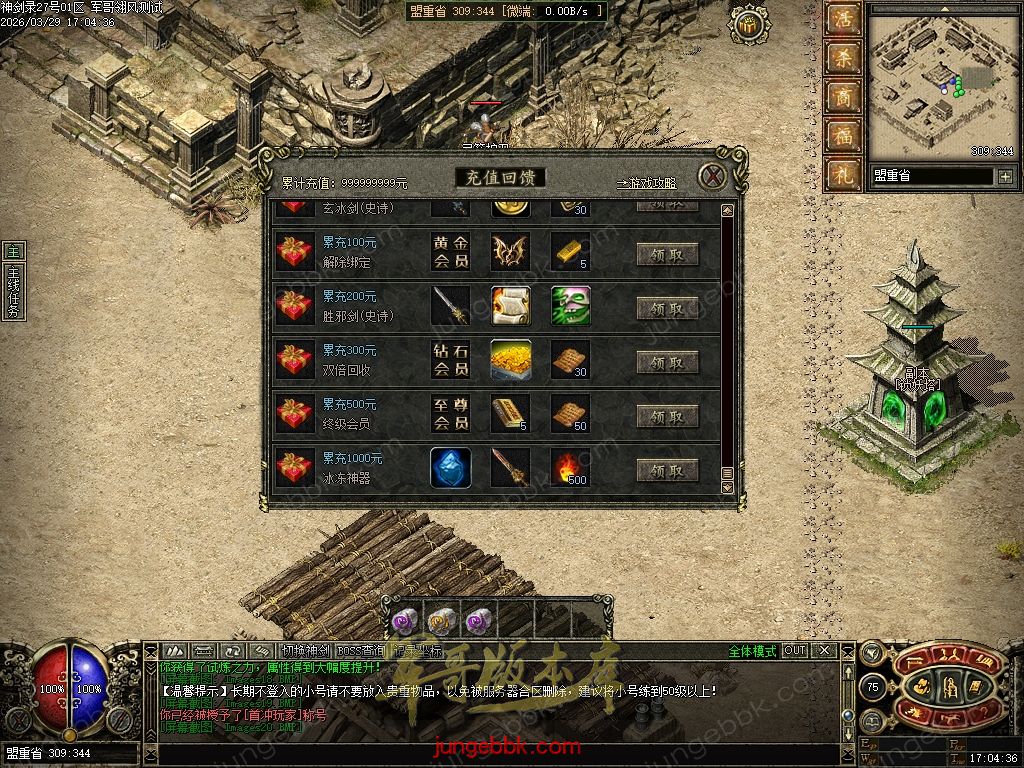Open the 主线任务 main quest tab
This screenshot has width=1024, height=768.
[13, 292]
